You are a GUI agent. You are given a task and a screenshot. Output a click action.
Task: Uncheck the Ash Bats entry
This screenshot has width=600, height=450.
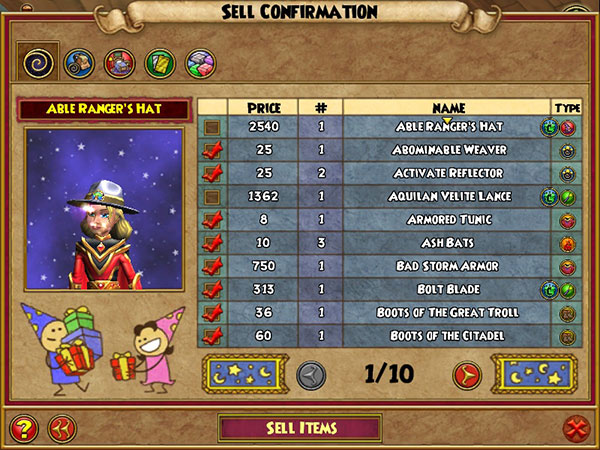[213, 243]
